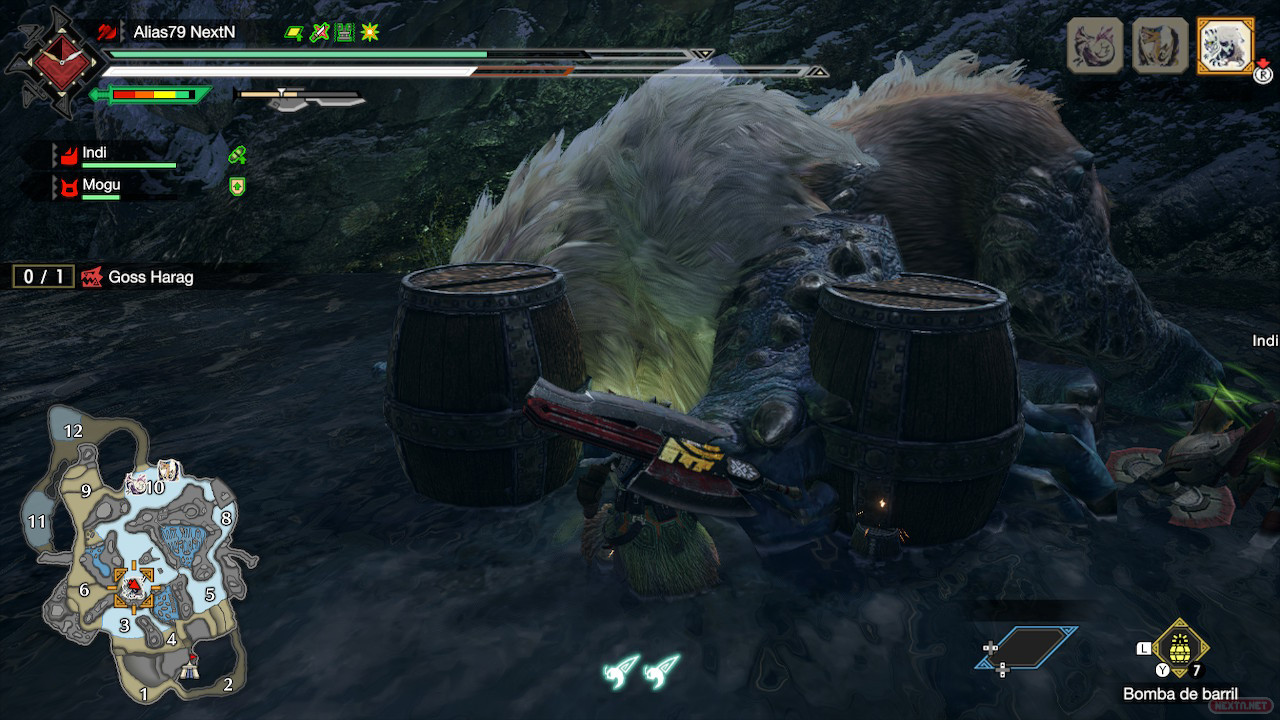Select Indi in the party list
Viewport: 1280px width, 720px height.
pos(95,153)
